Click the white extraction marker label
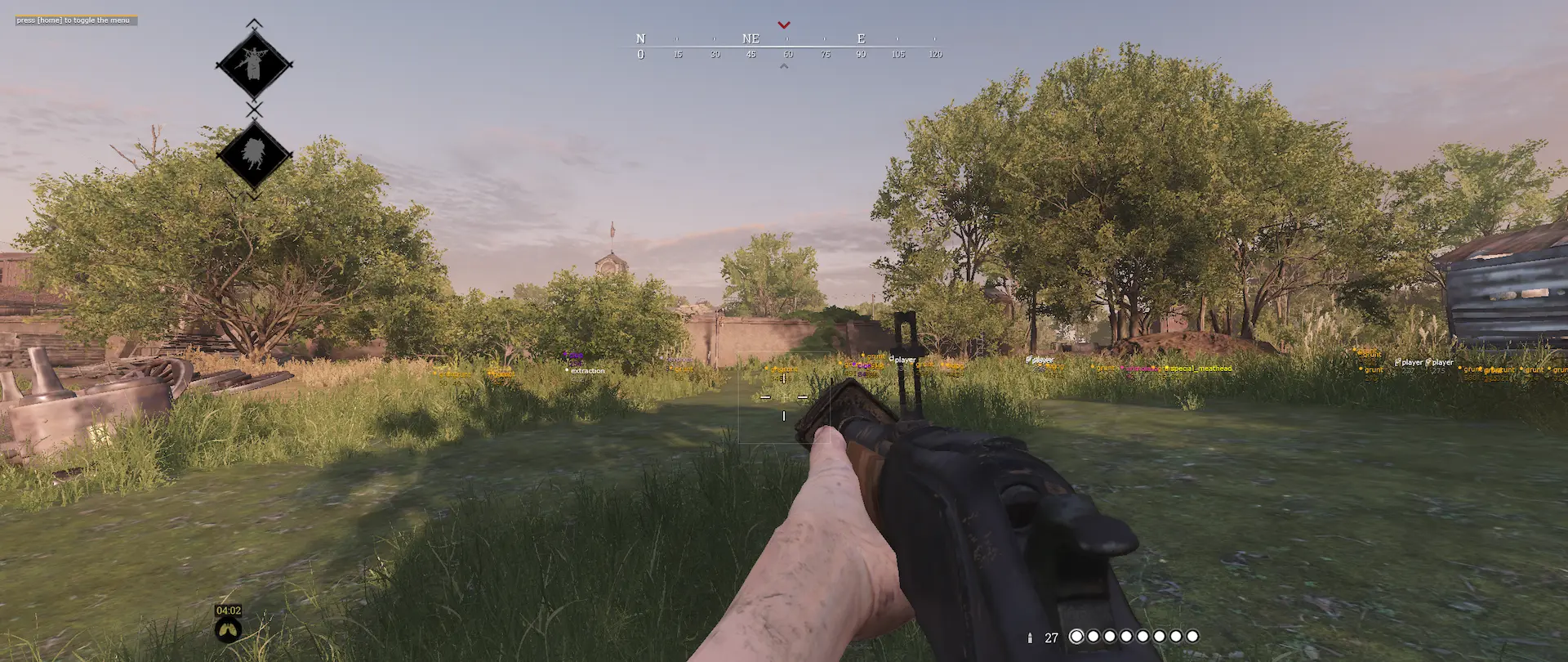1568x662 pixels. pyautogui.click(x=587, y=371)
